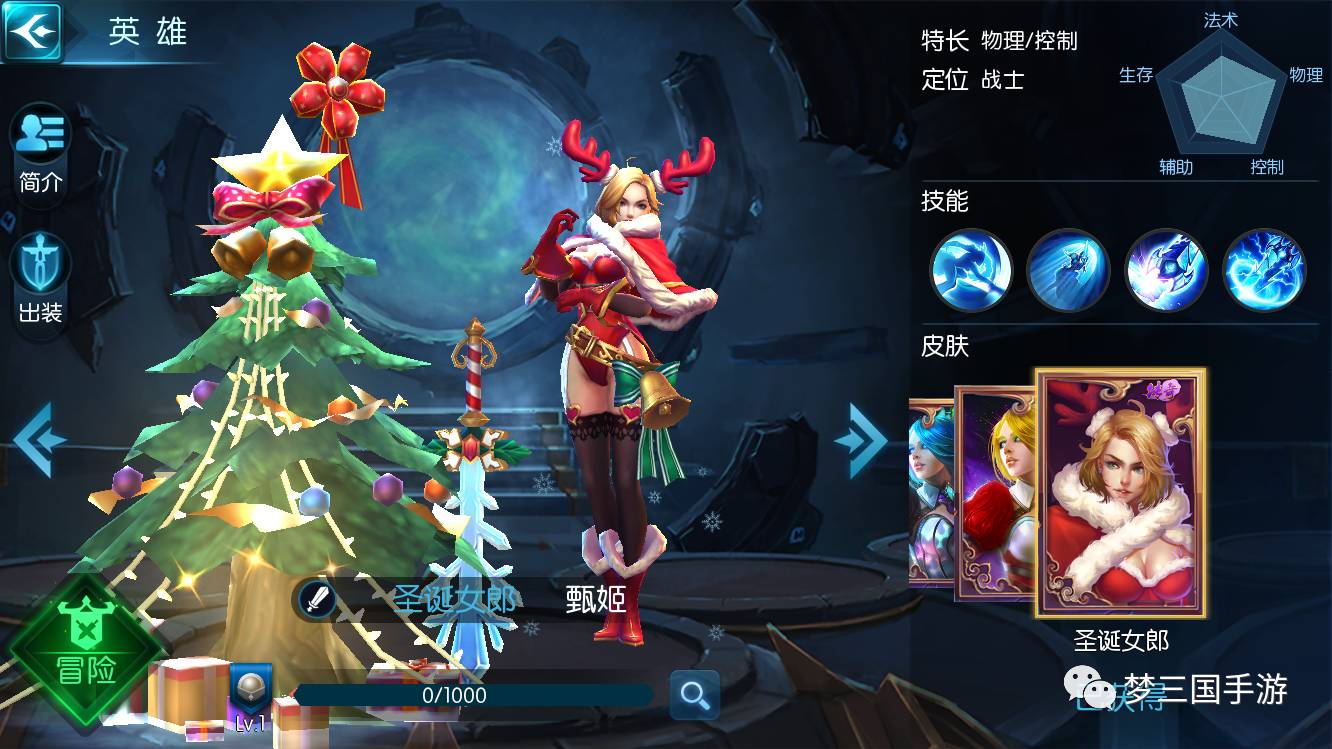The image size is (1332, 749).
Task: View the first skill icon
Action: pos(970,270)
